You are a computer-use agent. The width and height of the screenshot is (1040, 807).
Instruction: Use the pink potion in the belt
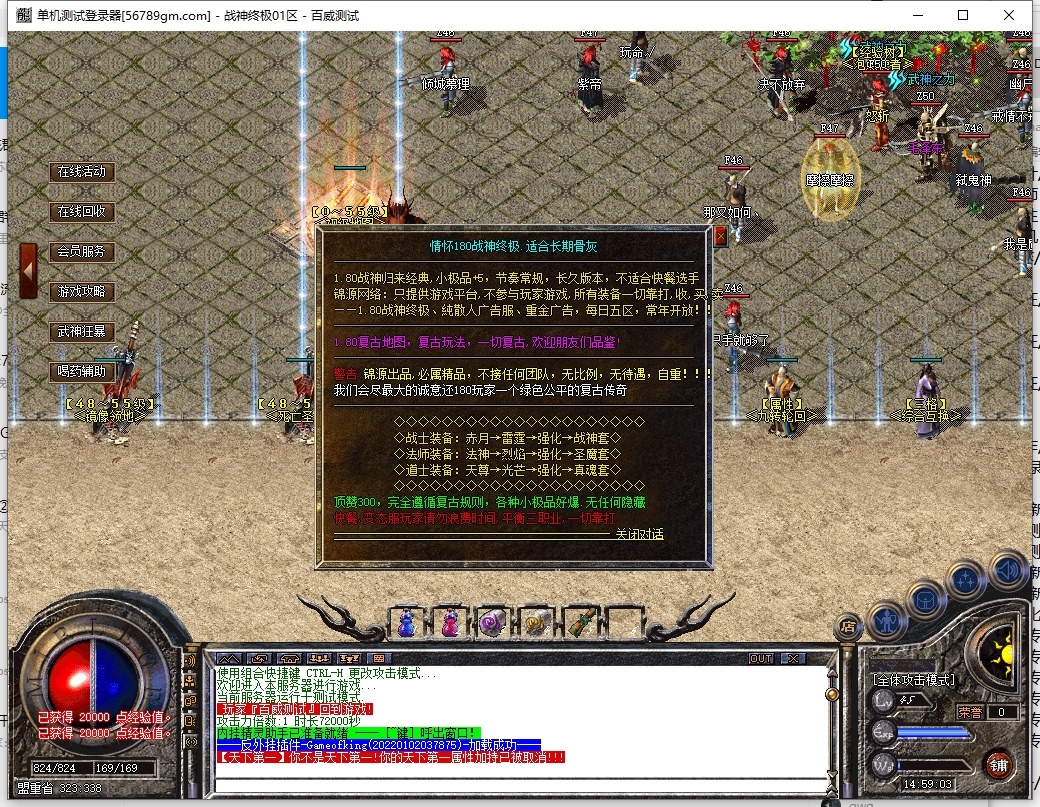pos(450,623)
